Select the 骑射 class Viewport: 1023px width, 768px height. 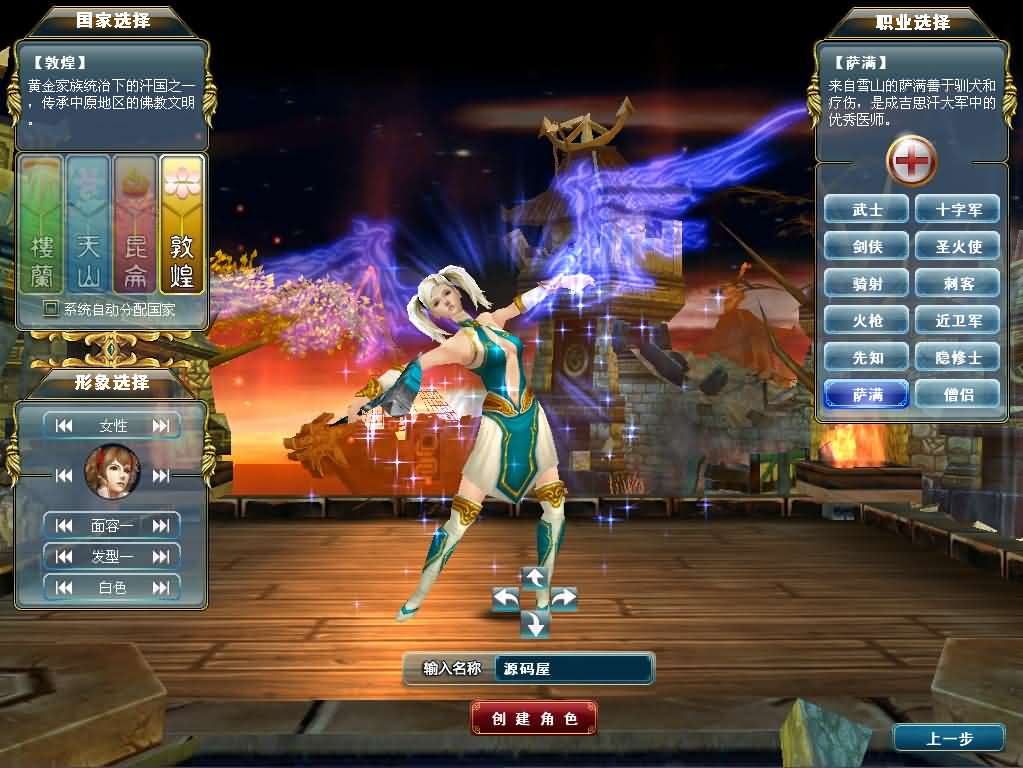(x=867, y=283)
